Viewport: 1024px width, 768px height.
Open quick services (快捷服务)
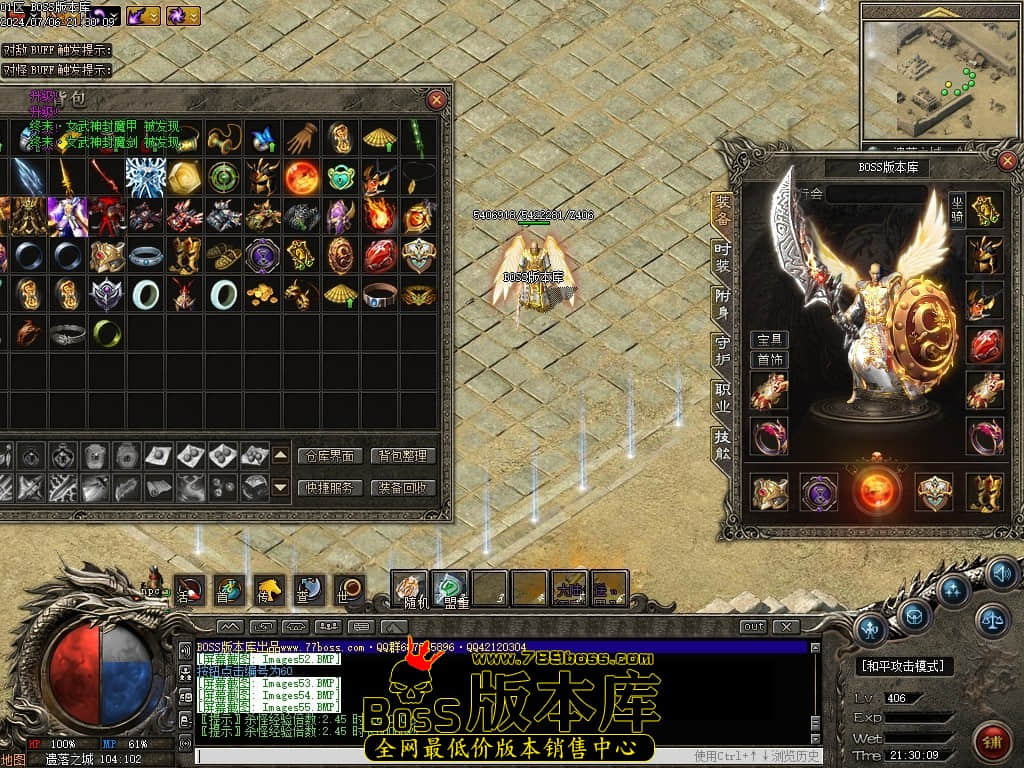[330, 488]
